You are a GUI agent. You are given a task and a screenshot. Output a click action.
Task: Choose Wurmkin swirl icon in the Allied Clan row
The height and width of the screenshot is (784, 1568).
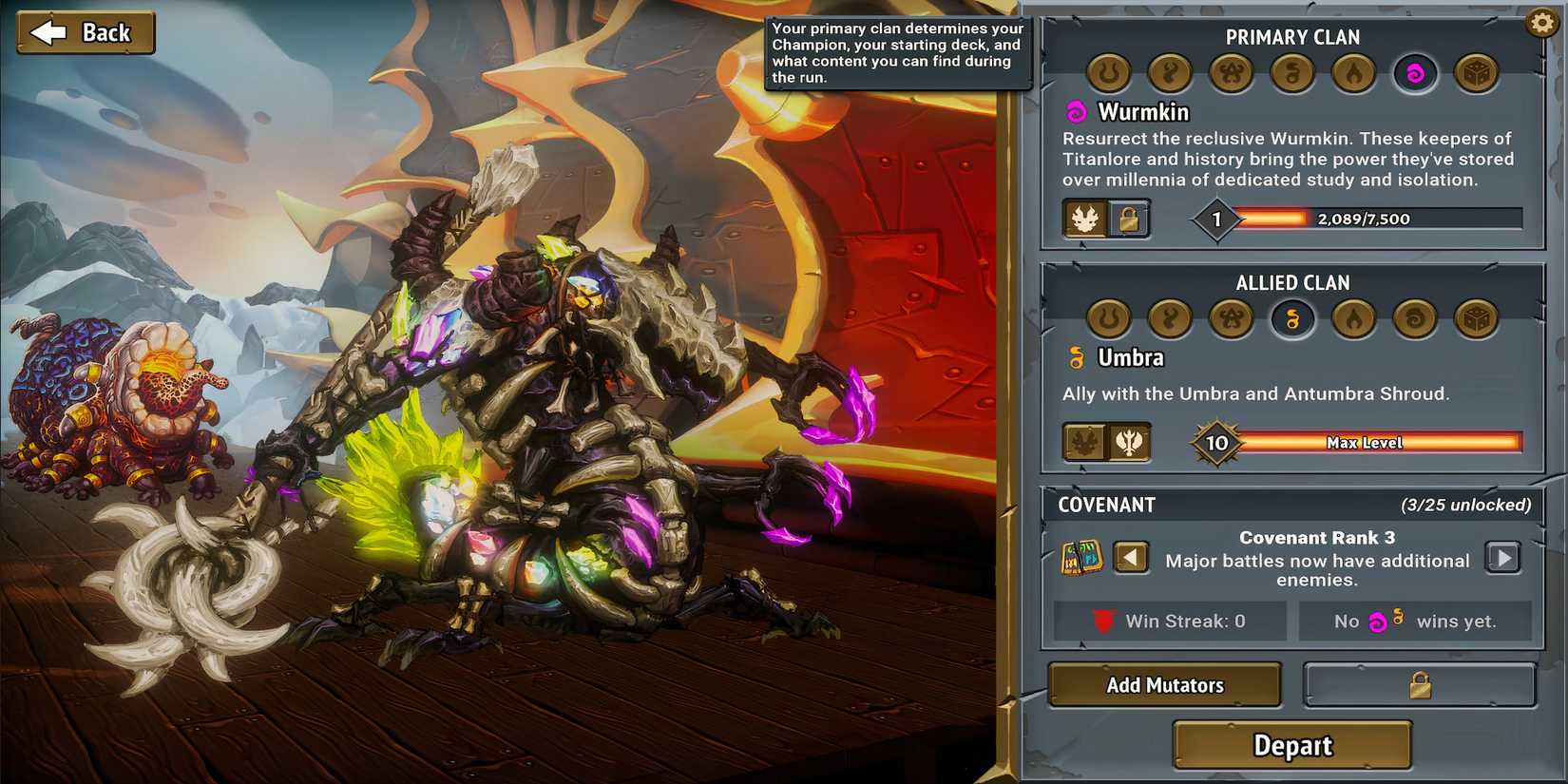click(x=1415, y=319)
